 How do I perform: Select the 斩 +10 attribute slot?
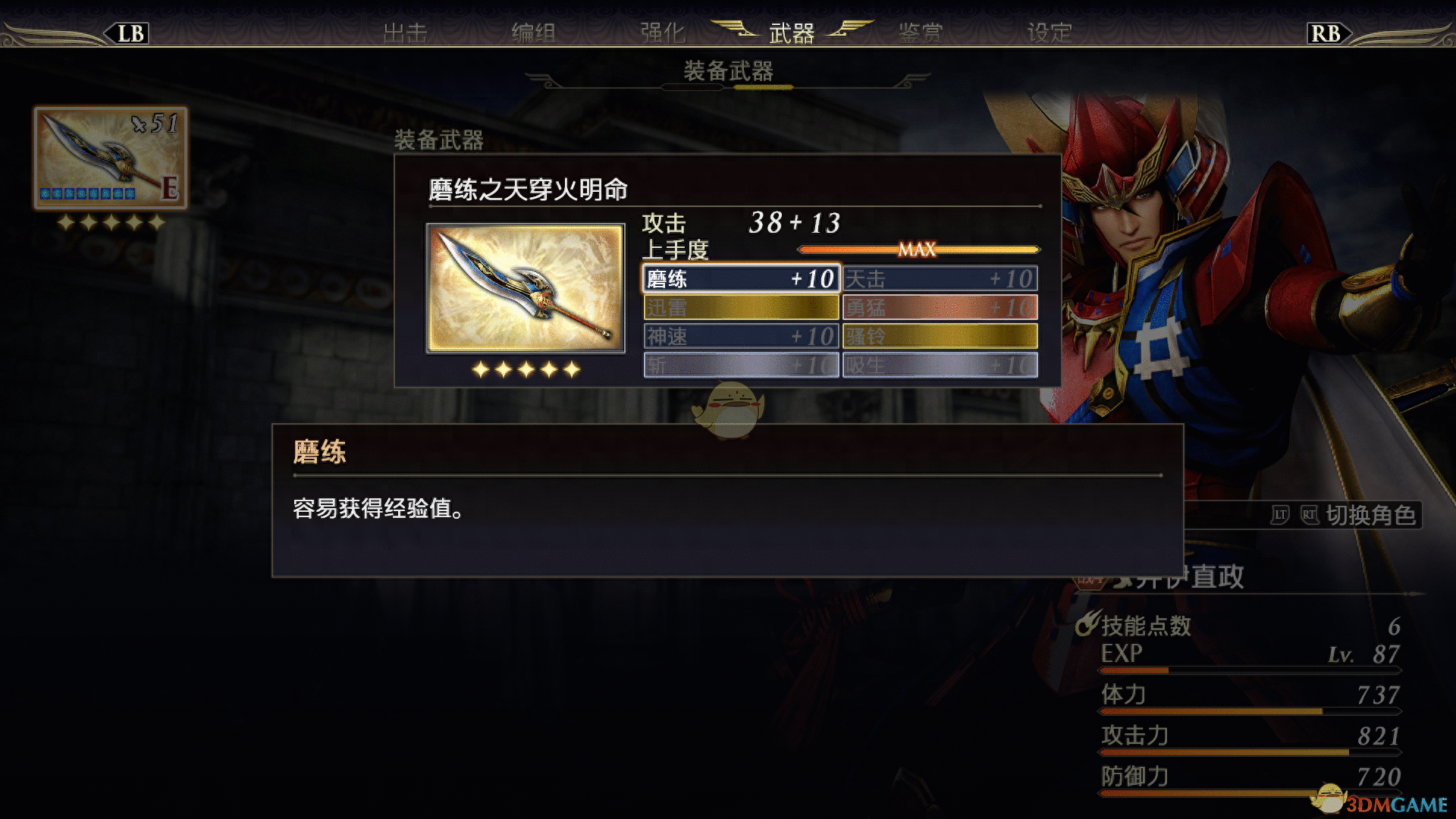click(740, 366)
